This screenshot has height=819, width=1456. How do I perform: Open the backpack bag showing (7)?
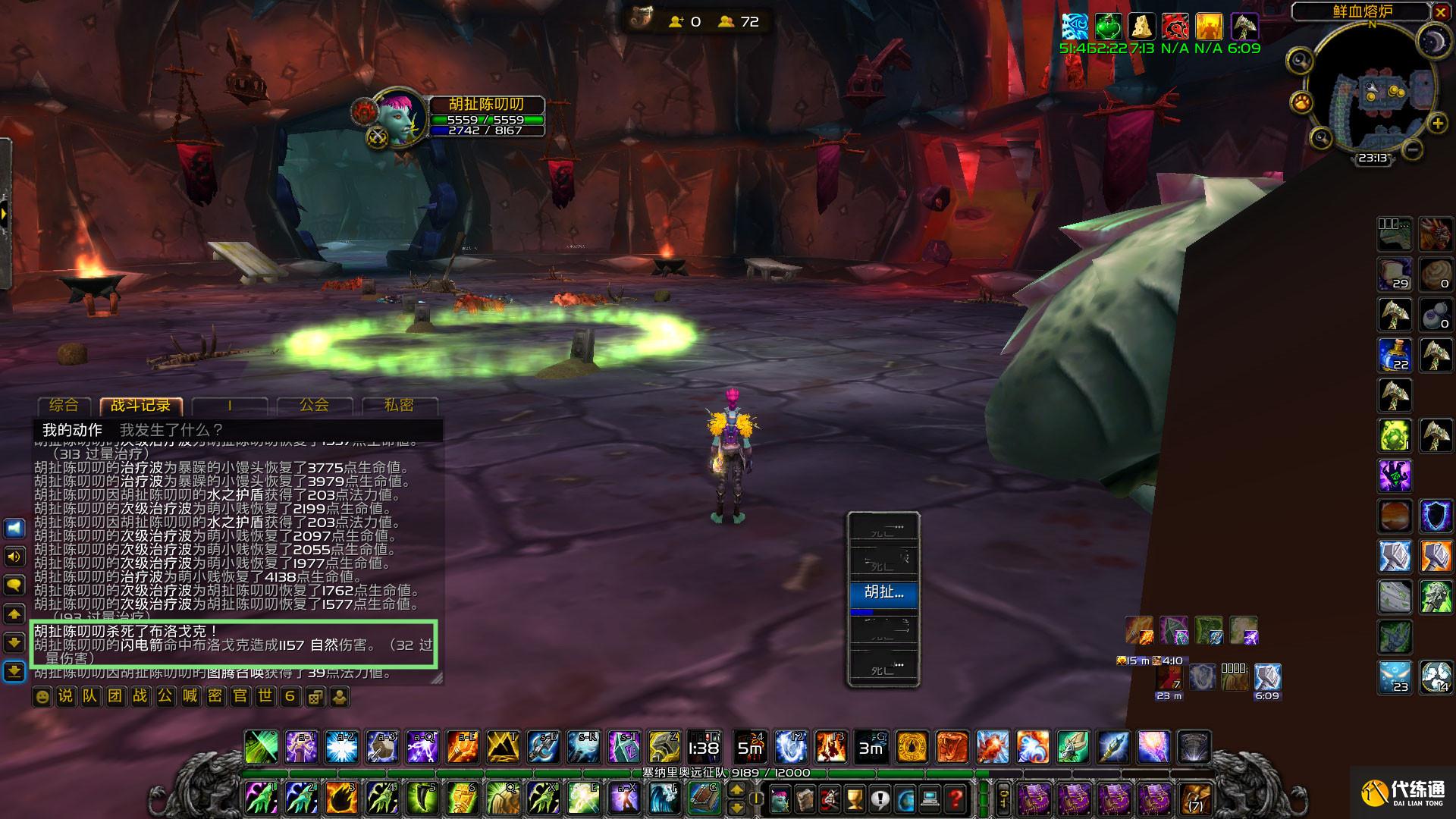point(1195,799)
